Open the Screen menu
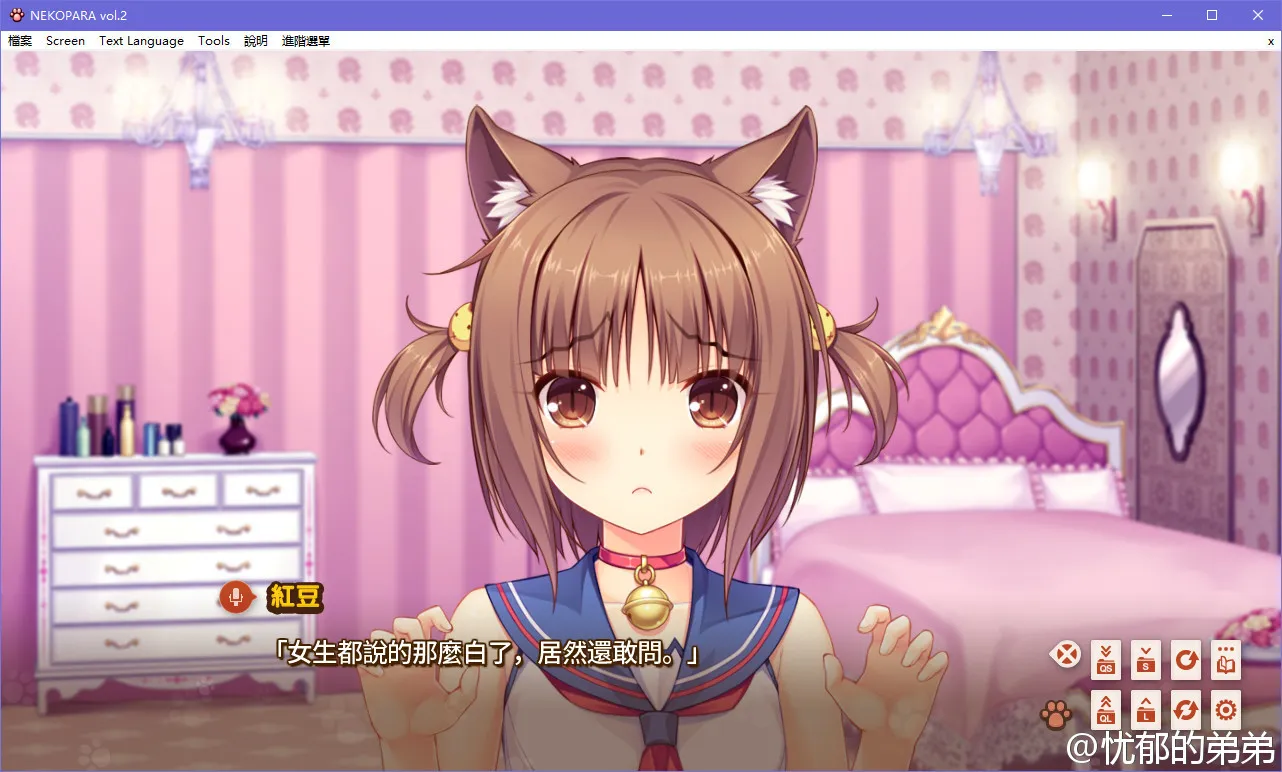The height and width of the screenshot is (772, 1282). 64,40
